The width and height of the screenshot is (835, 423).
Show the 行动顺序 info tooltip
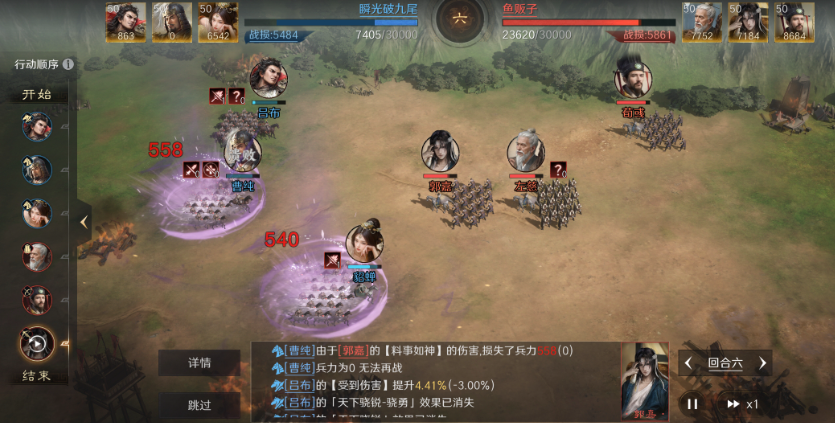click(x=68, y=64)
